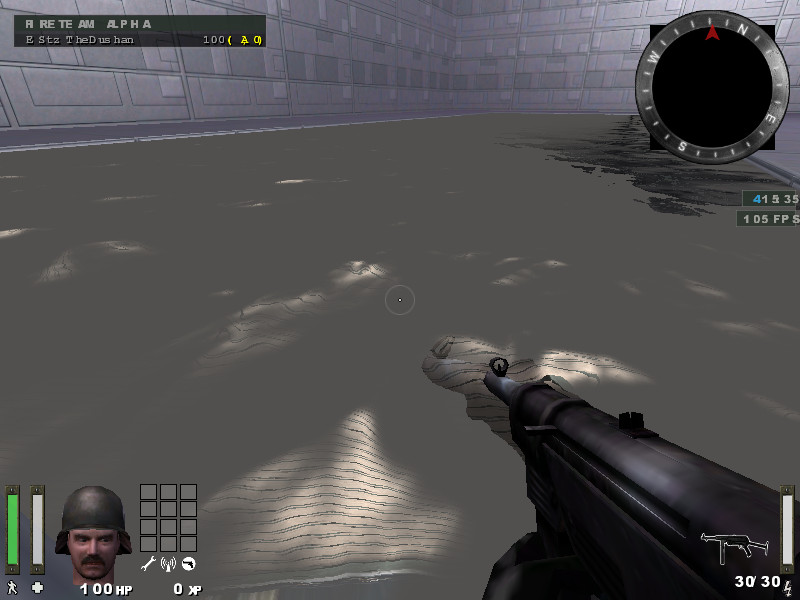Click the running man stamina icon
This screenshot has height=600, width=800.
click(x=13, y=588)
